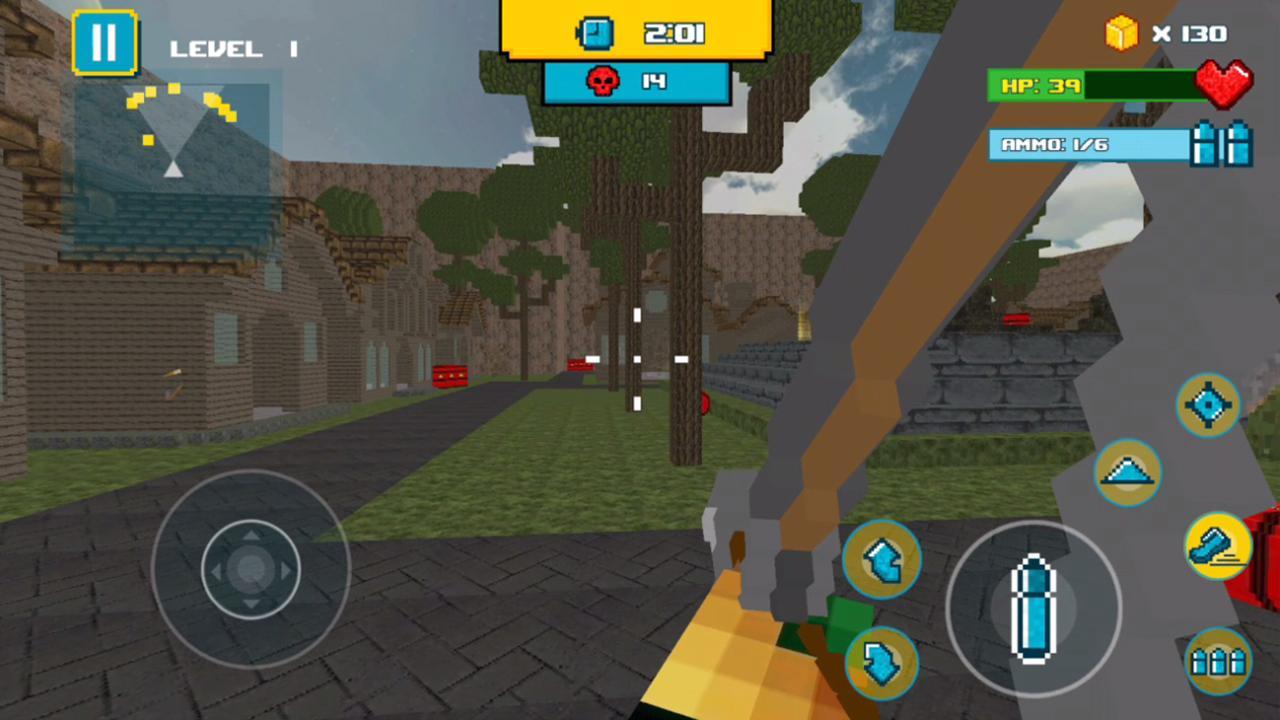Open the pause menu
Viewport: 1280px width, 720px height.
click(x=105, y=40)
